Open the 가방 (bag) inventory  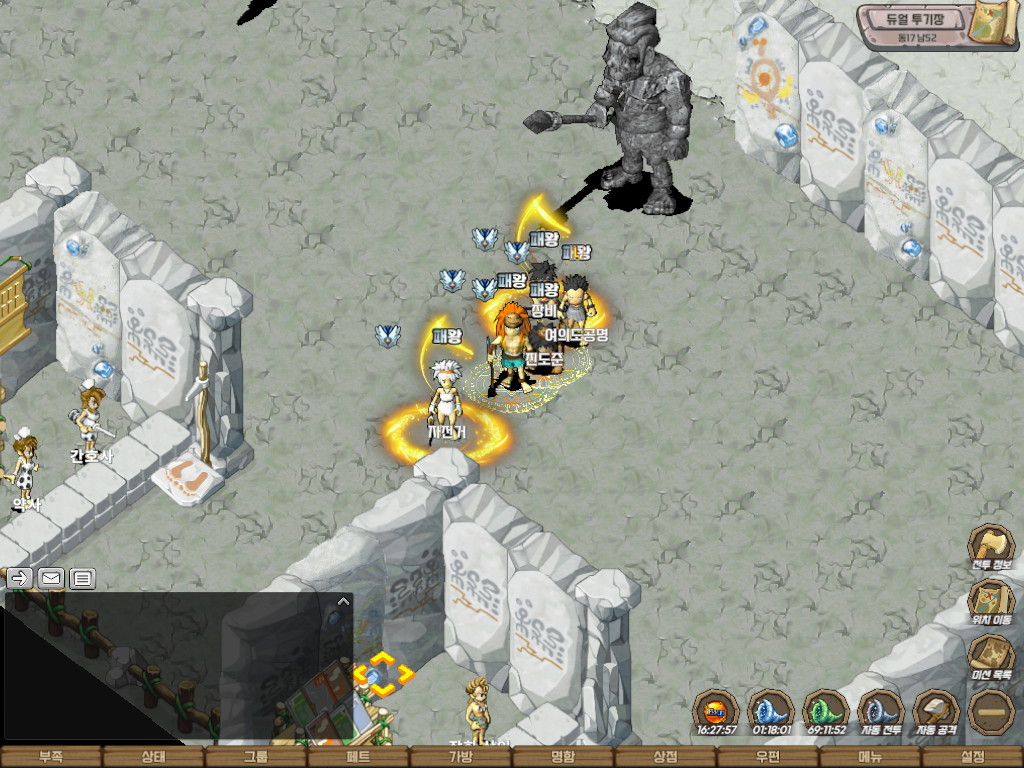click(461, 757)
